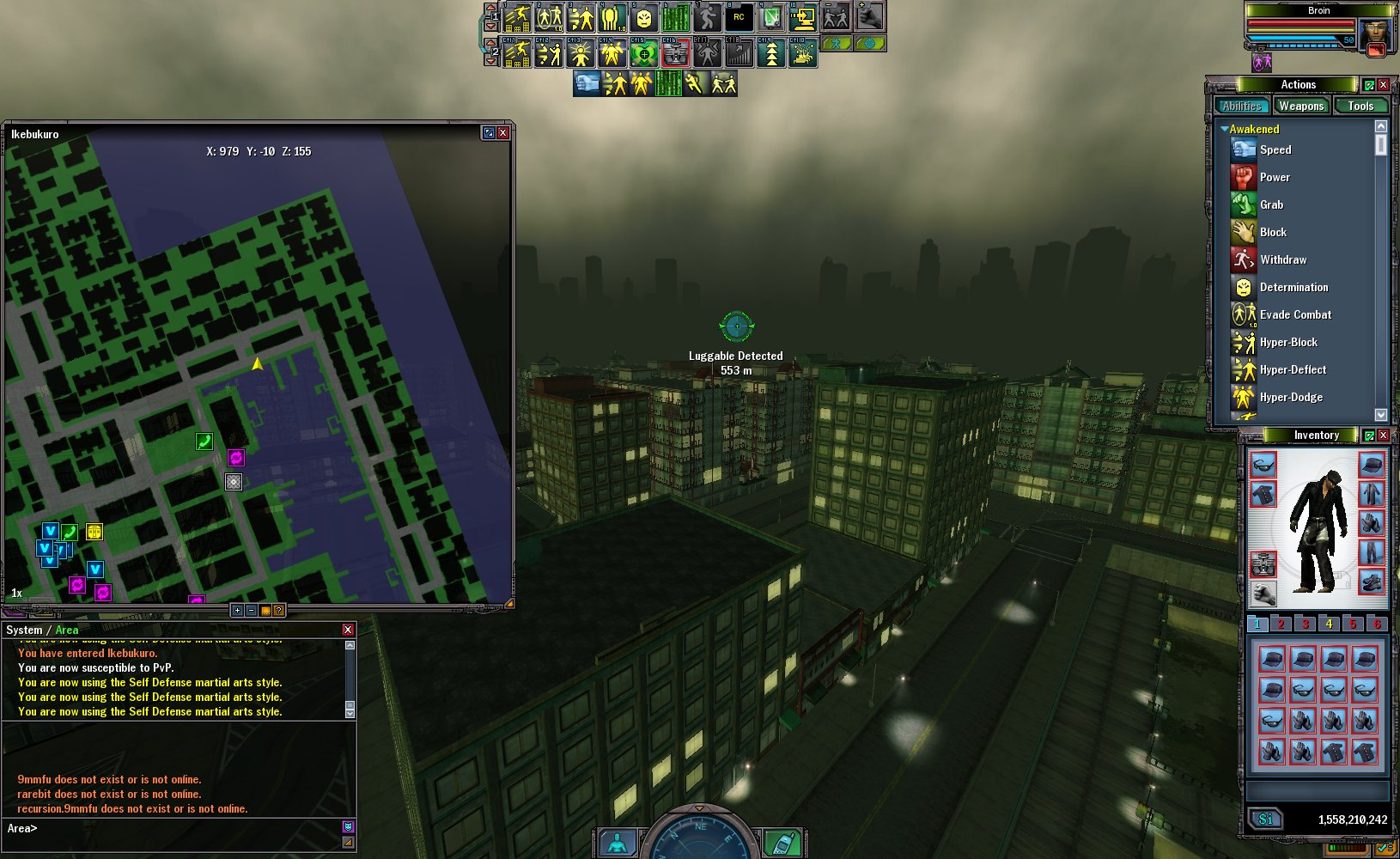Select the Withdraw ability
The height and width of the screenshot is (859, 1400).
[1282, 259]
